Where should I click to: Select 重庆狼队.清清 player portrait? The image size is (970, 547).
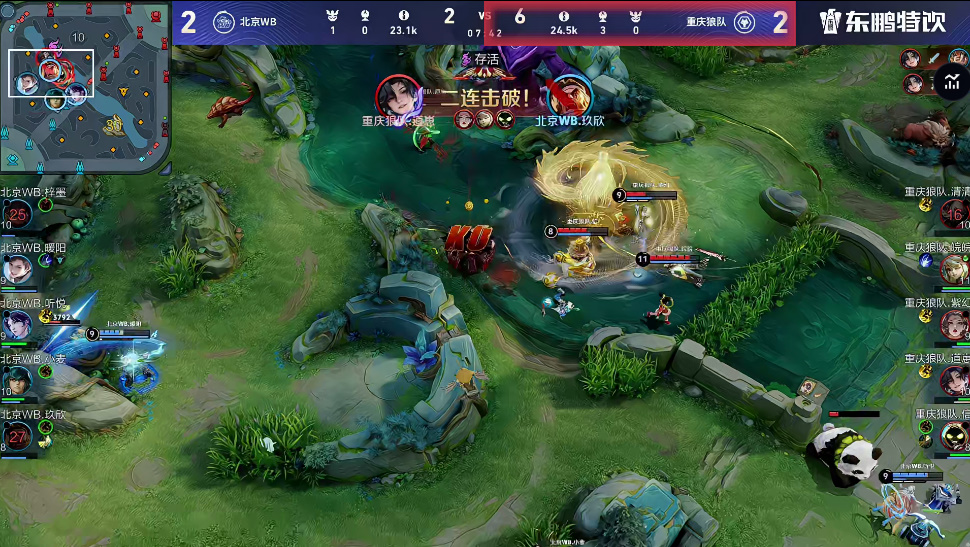(953, 214)
